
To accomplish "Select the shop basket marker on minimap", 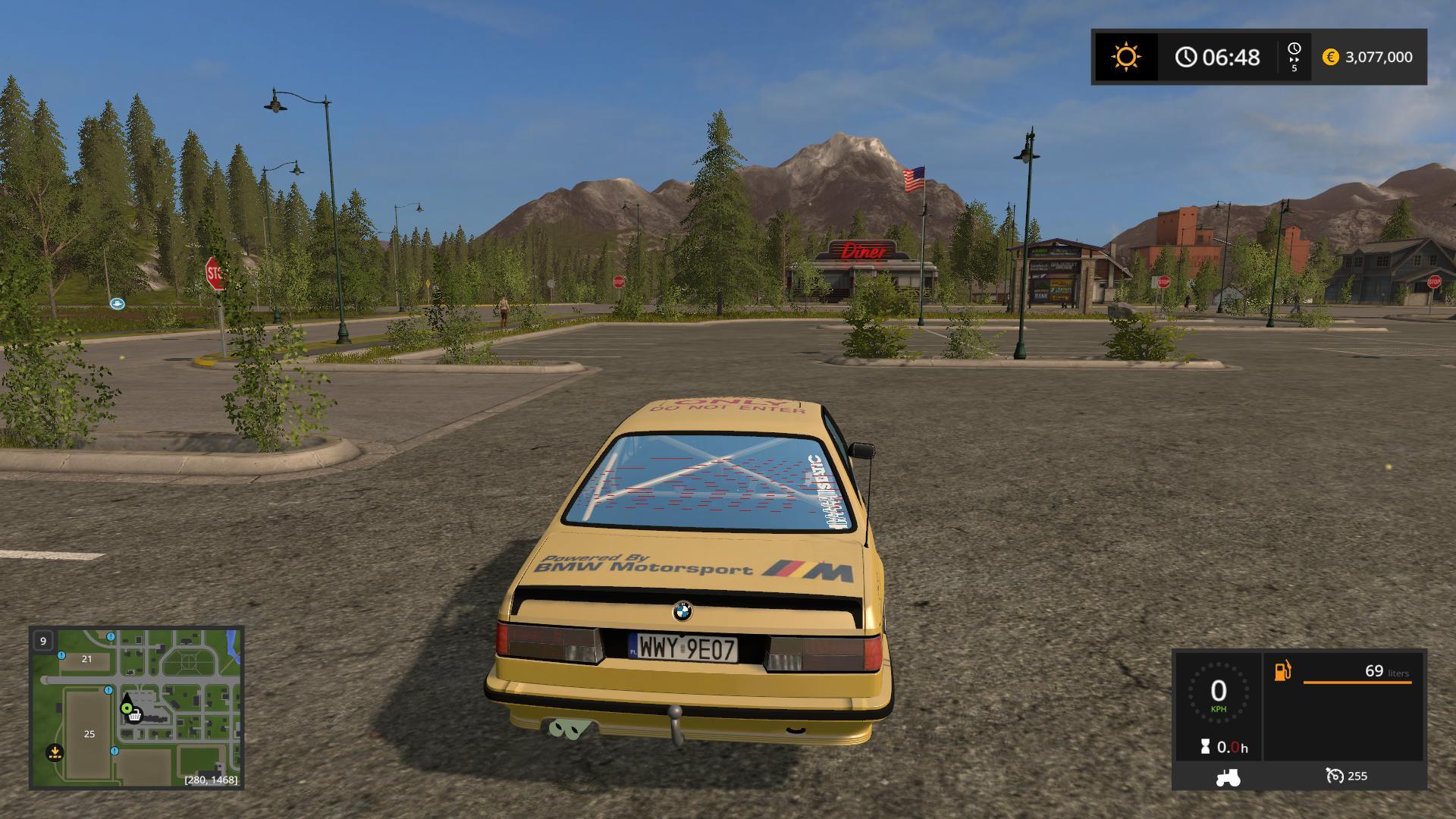I will click(x=135, y=715).
